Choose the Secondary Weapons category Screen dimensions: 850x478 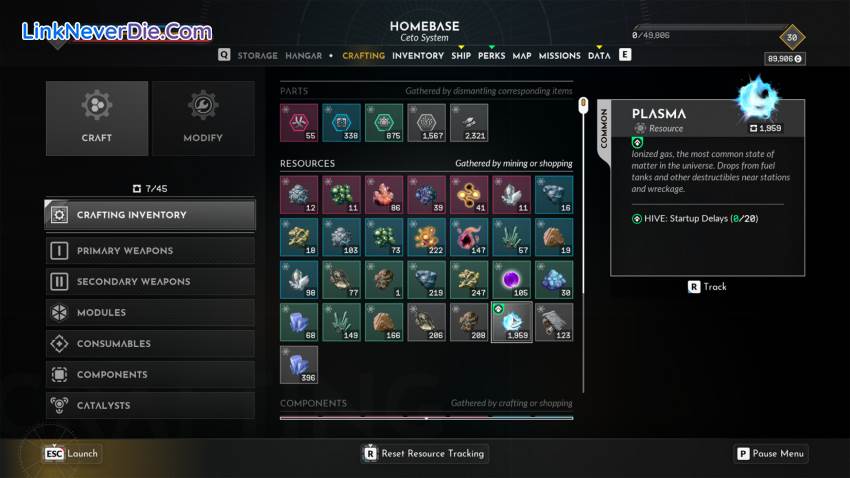(150, 282)
